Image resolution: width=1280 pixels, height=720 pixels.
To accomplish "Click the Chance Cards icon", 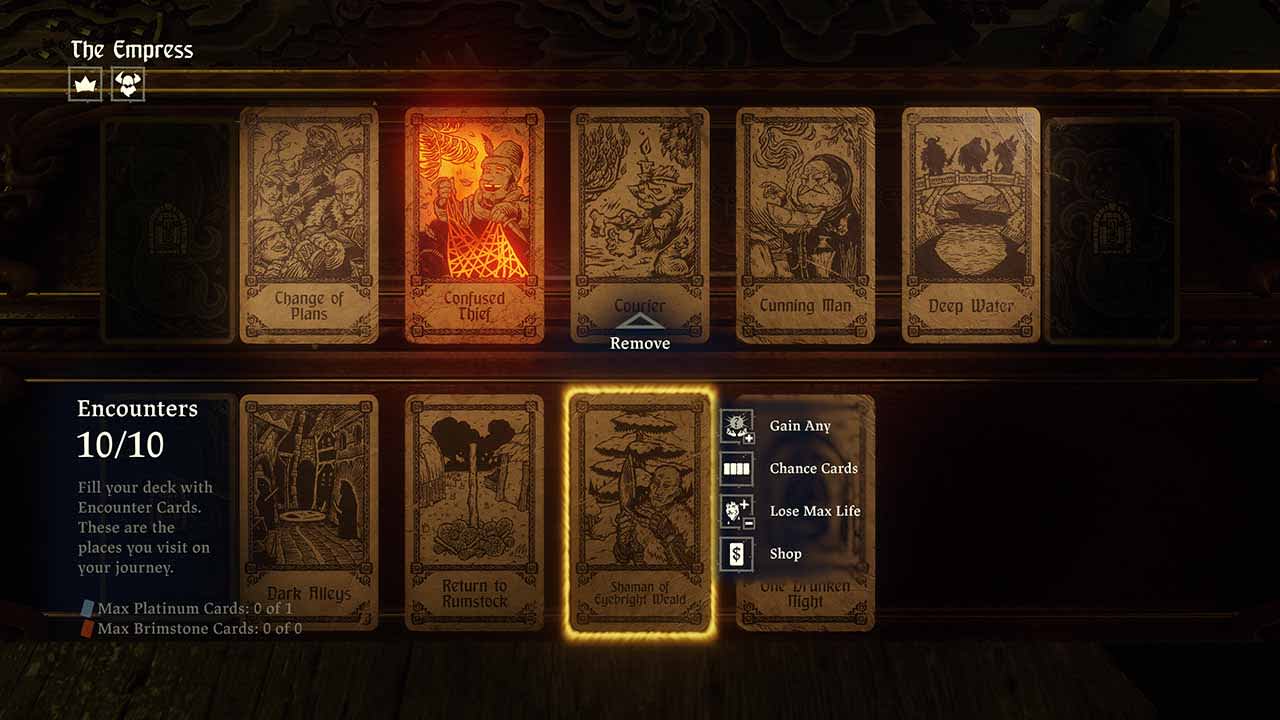I will (x=737, y=468).
